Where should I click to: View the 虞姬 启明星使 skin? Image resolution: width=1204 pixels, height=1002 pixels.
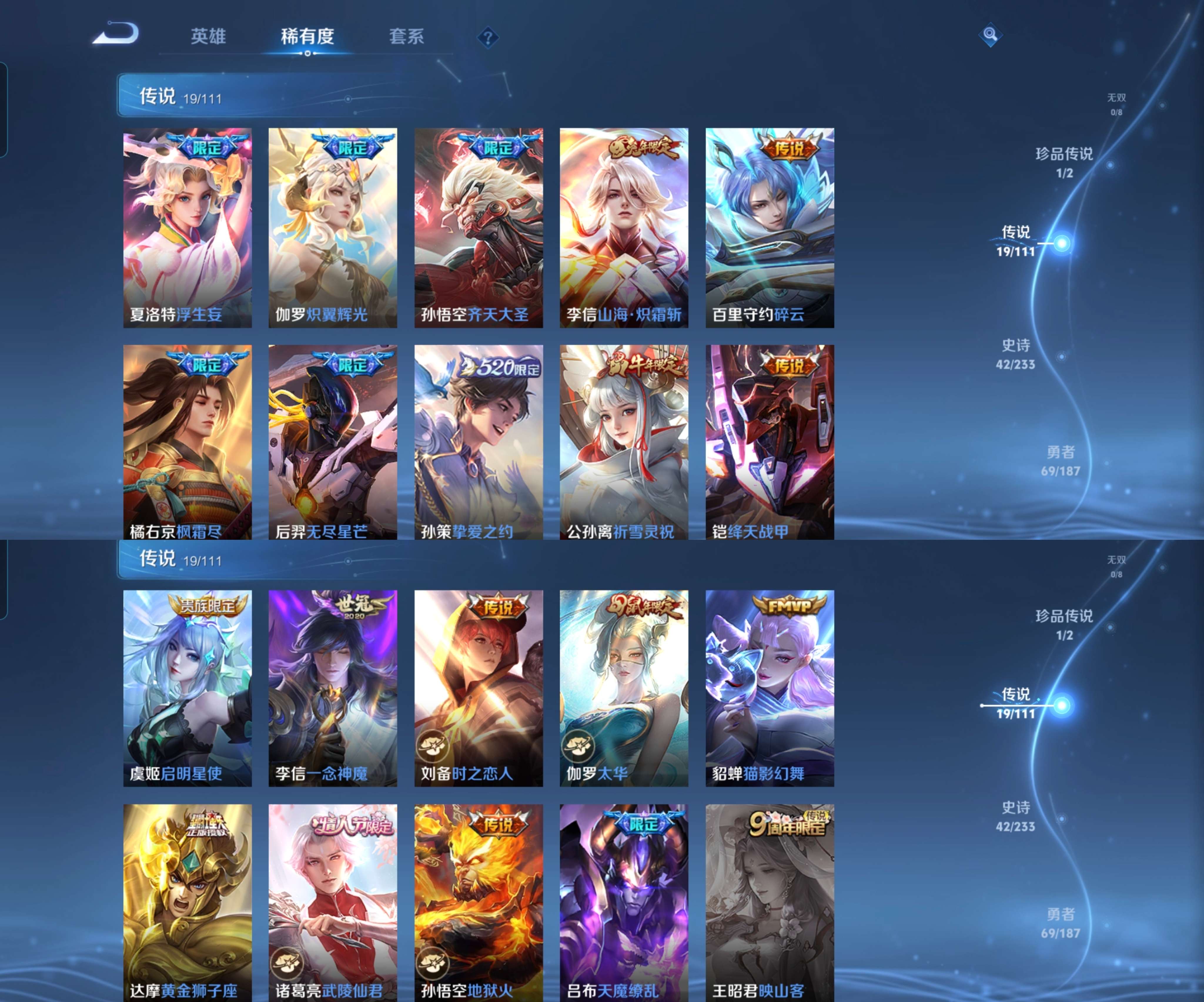click(188, 688)
